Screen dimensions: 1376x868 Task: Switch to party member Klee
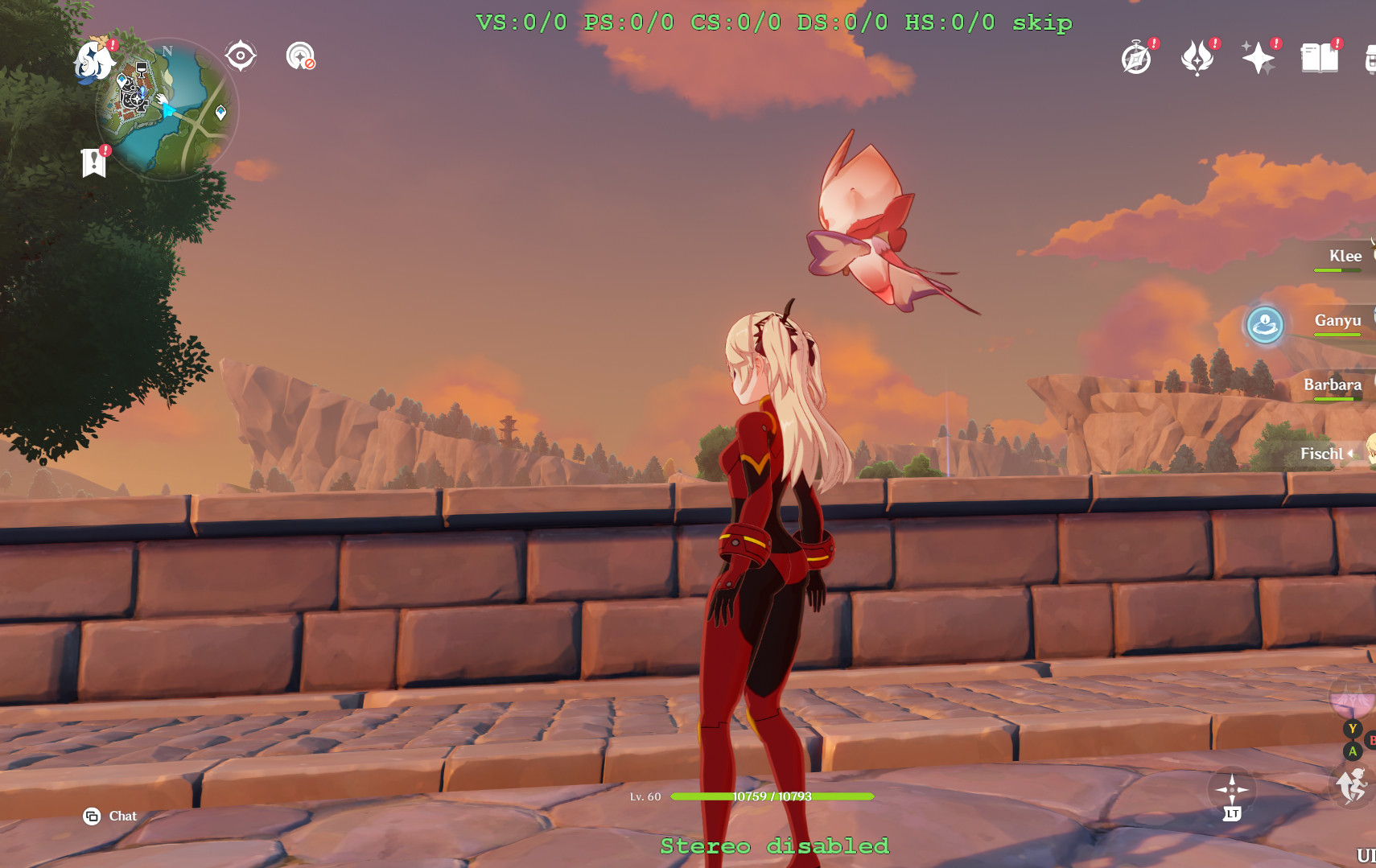click(1345, 256)
